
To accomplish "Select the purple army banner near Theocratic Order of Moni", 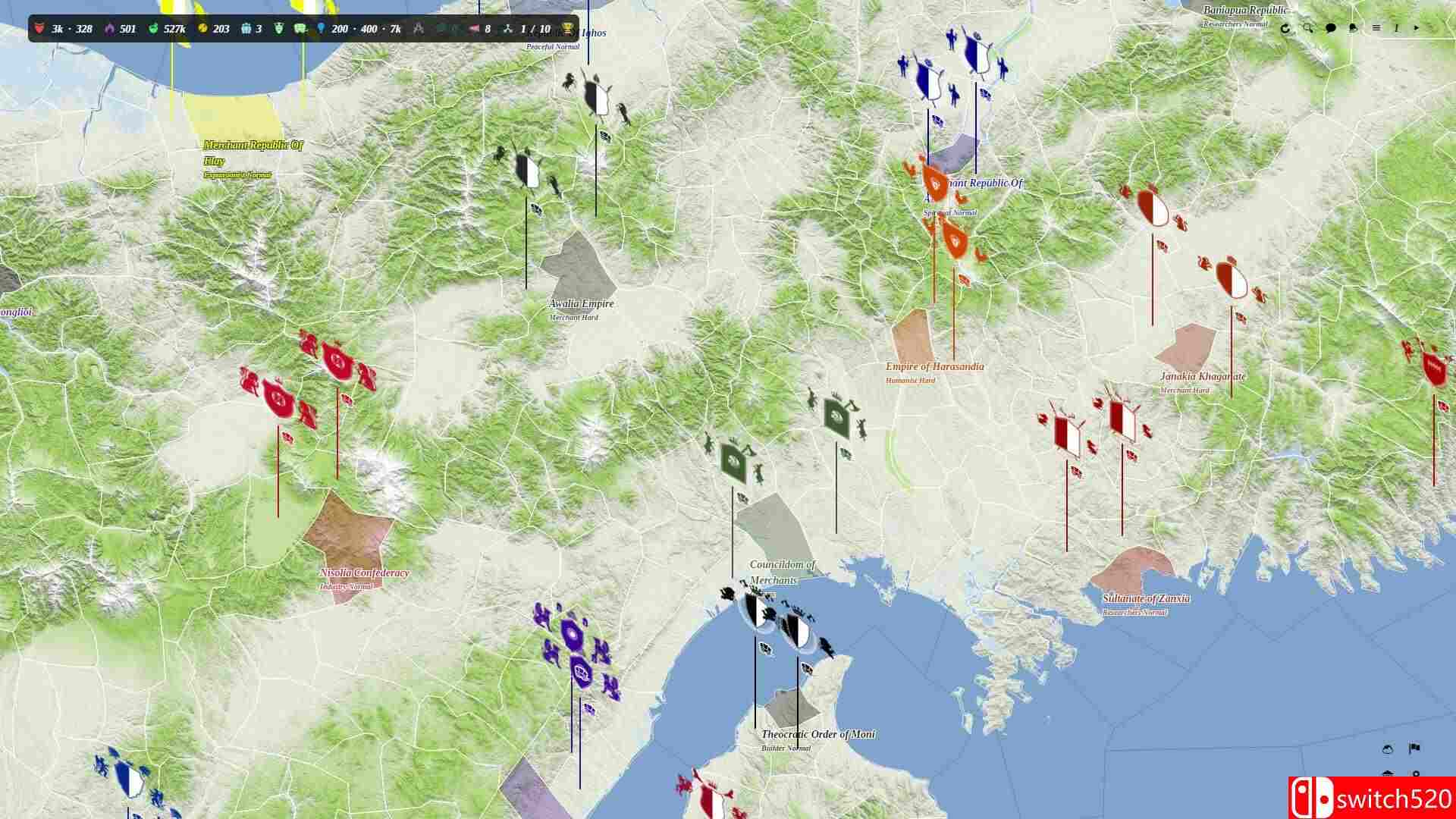I will [x=580, y=672].
